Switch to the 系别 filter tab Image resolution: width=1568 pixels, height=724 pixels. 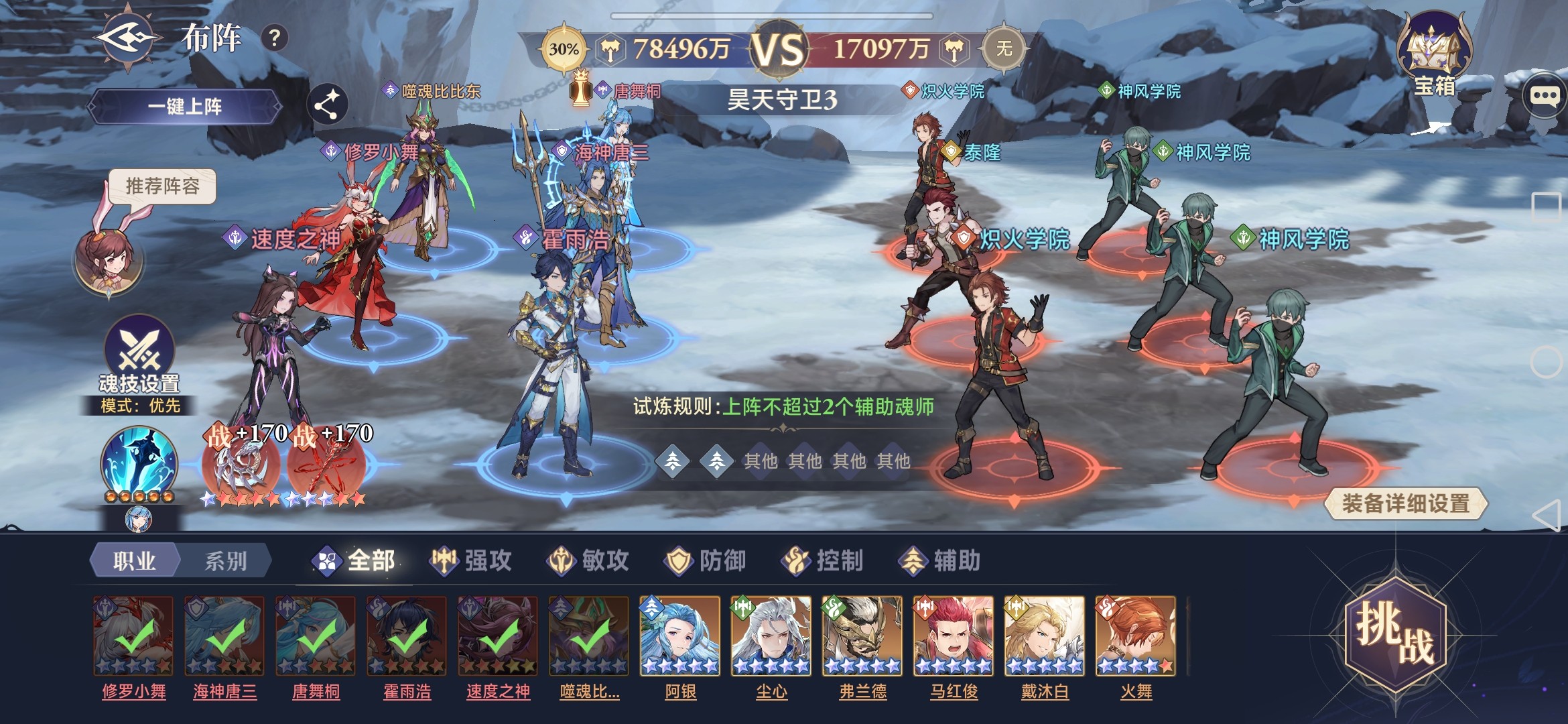(x=226, y=560)
